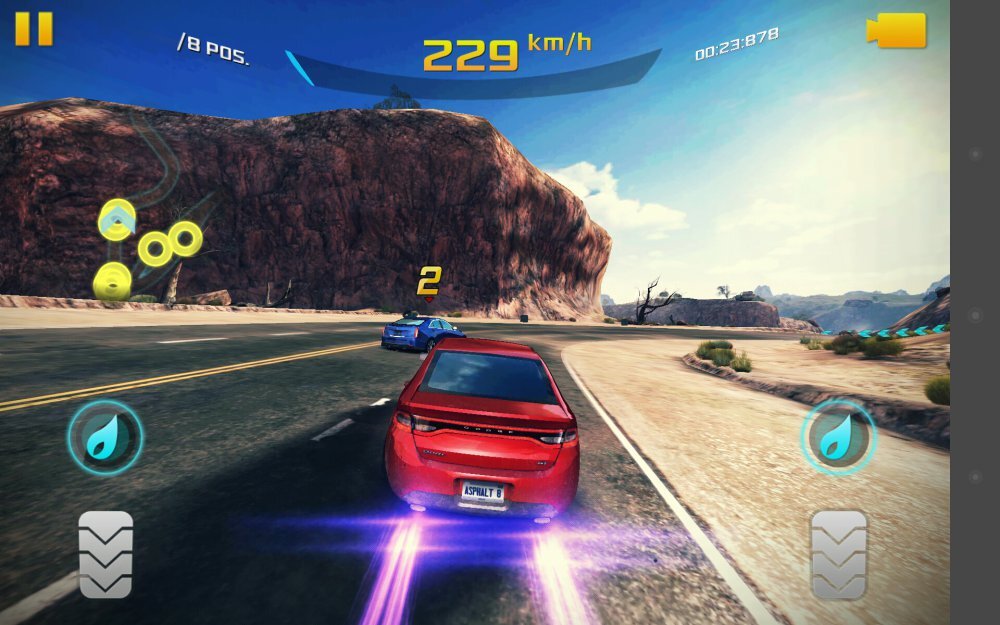Switch camera view with the yellow camera icon
The width and height of the screenshot is (1000, 625).
897,30
